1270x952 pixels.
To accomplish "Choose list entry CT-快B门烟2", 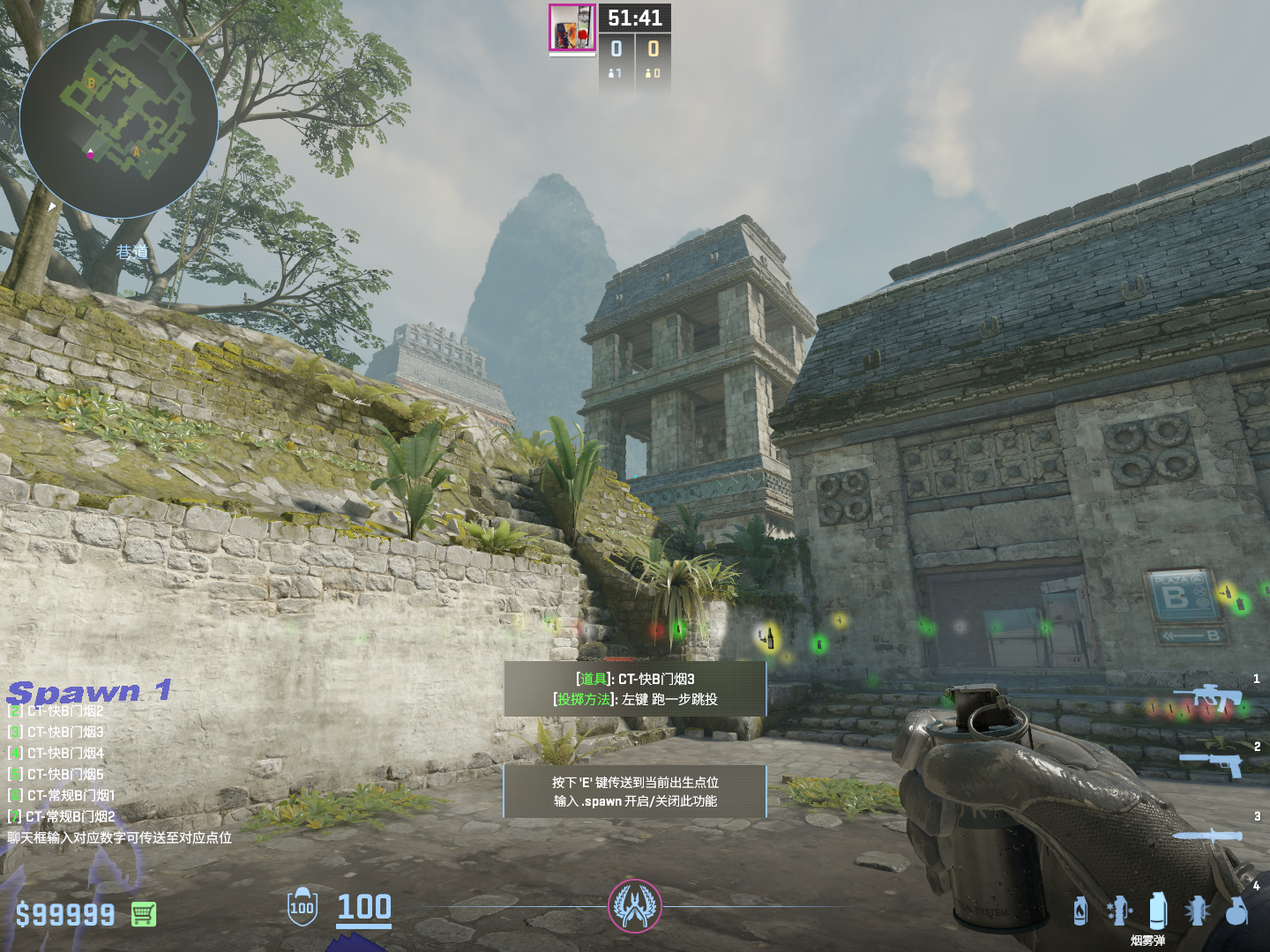I will pyautogui.click(x=64, y=710).
